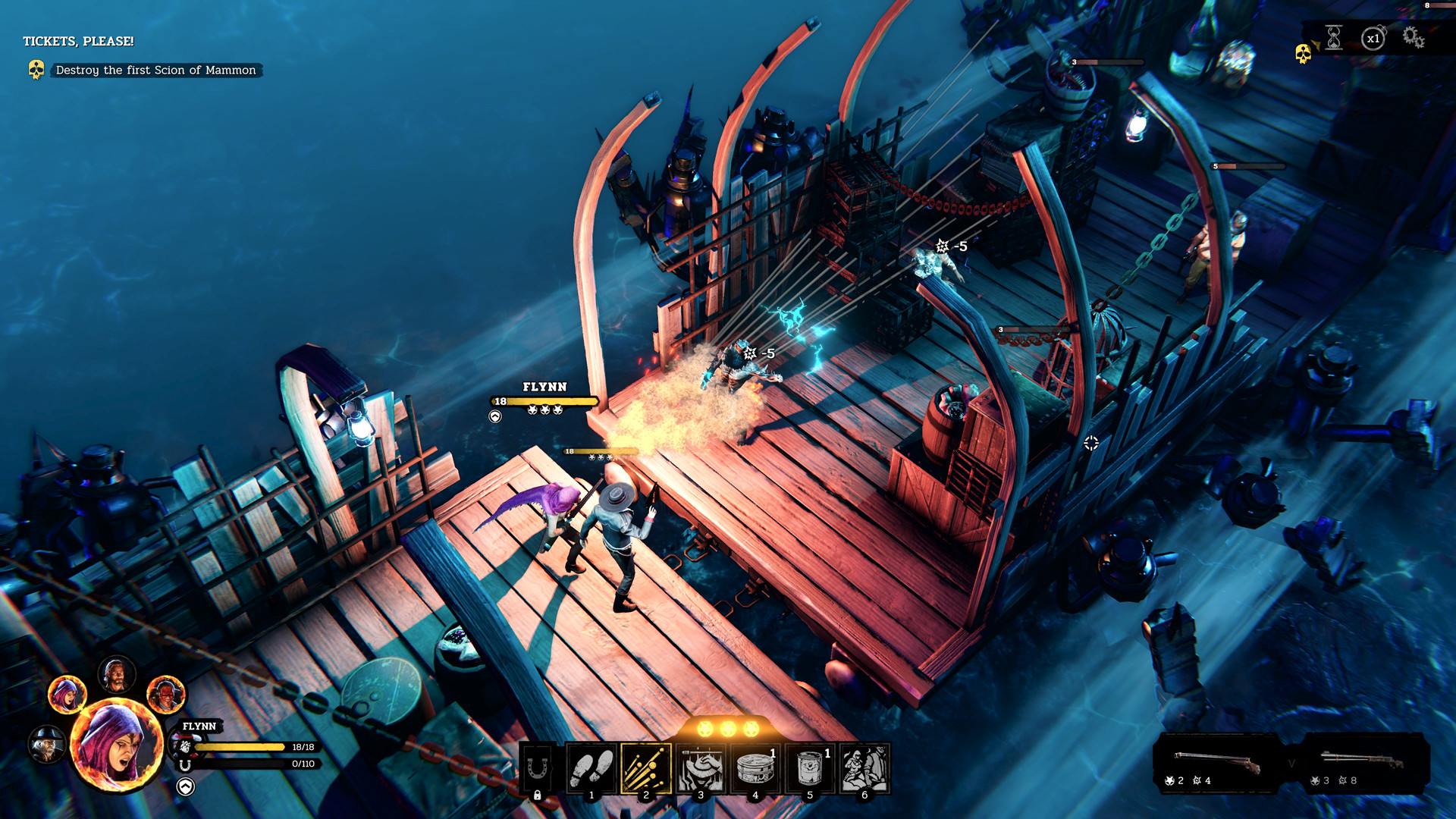1456x819 pixels.
Task: Toggle Flynn's stance arrow below her nameplate
Action: 494,416
